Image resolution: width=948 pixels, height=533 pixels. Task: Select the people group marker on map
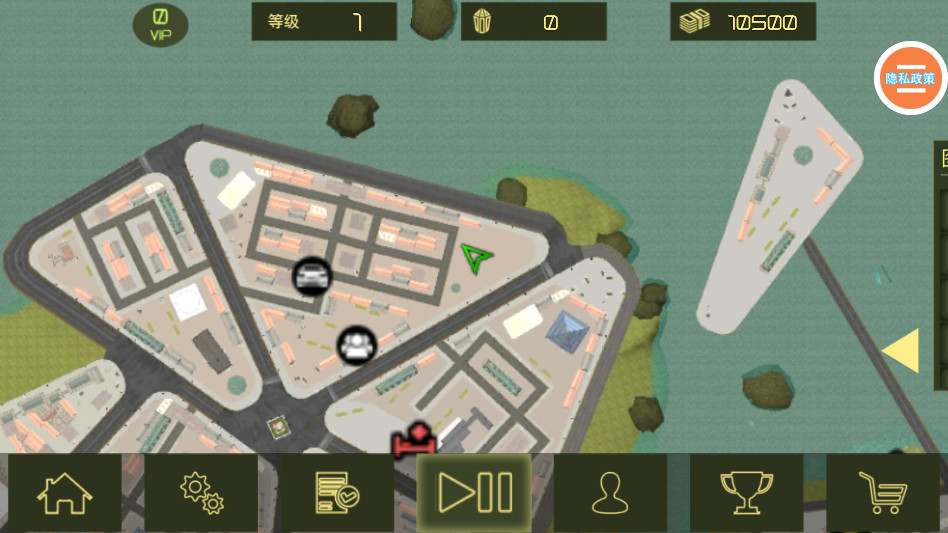(355, 345)
